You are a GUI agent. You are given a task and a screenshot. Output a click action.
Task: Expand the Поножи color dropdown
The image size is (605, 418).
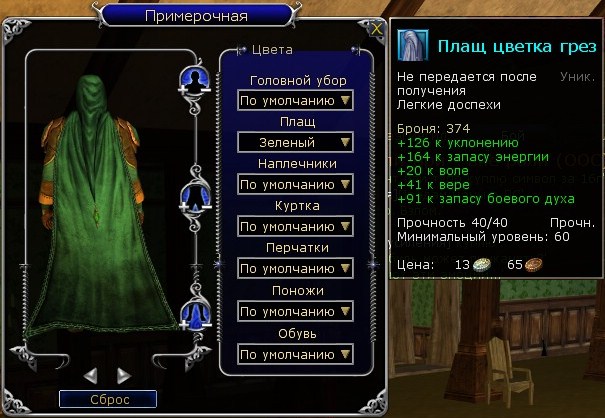tap(297, 311)
